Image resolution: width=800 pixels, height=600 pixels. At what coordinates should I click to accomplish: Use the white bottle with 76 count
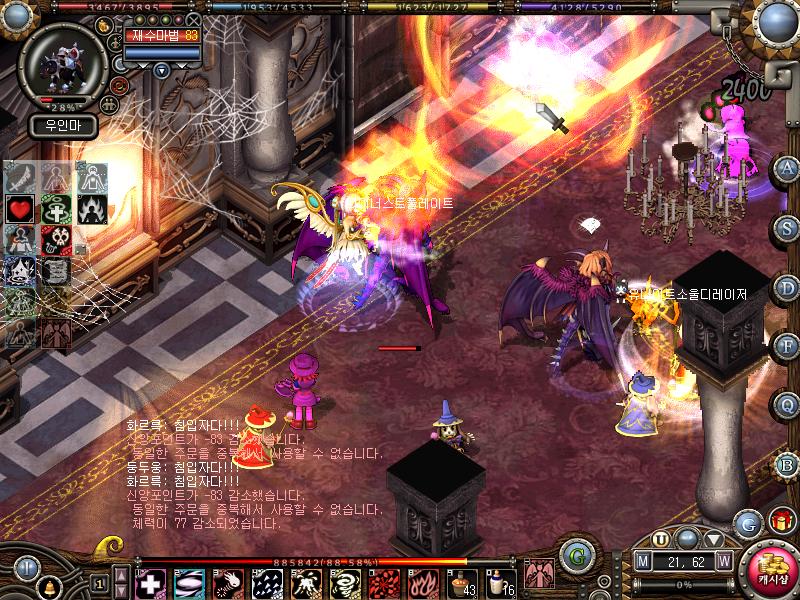pos(497,583)
